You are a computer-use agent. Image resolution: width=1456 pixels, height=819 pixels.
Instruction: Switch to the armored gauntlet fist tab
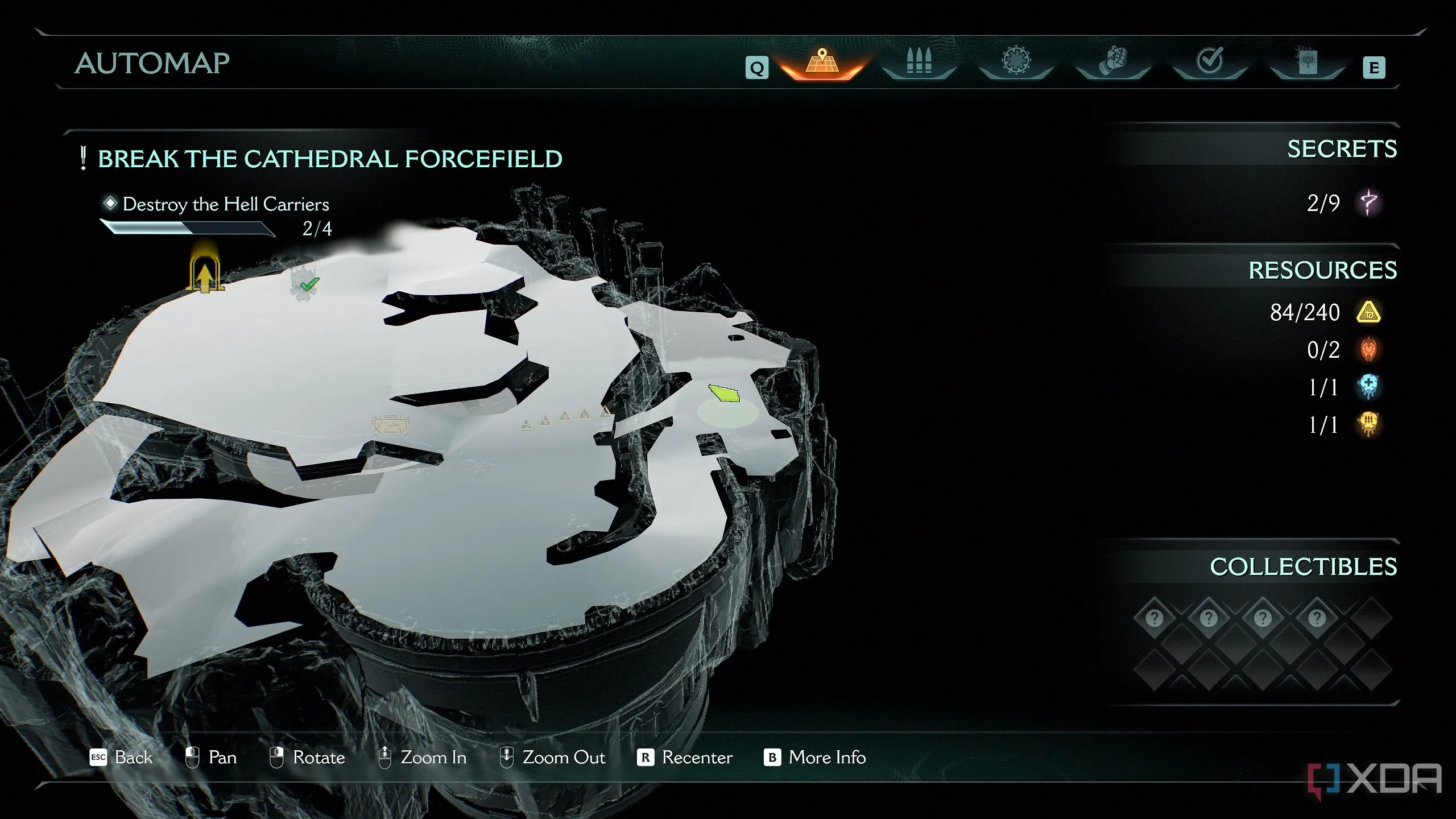coord(1112,61)
